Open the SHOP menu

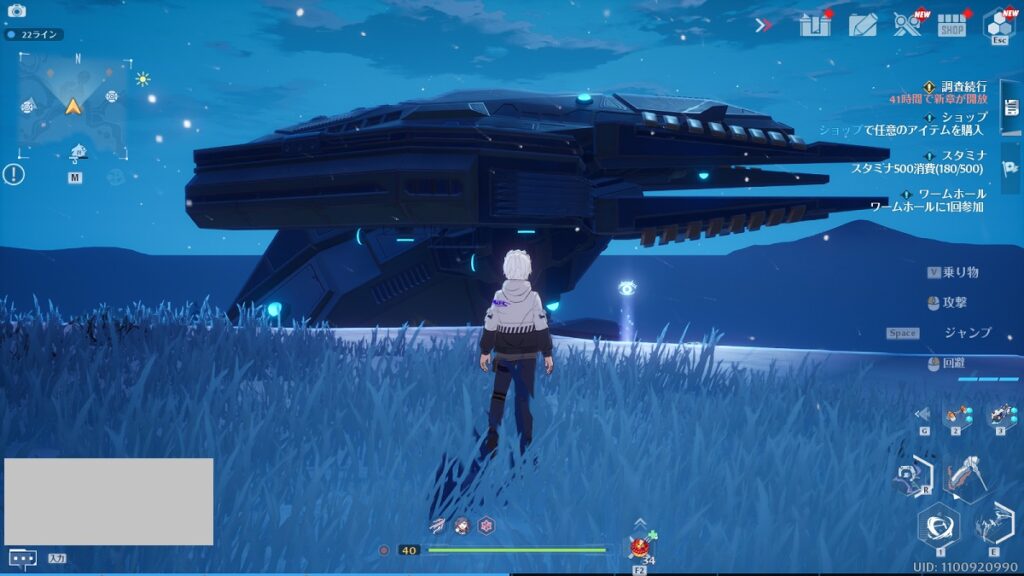952,26
